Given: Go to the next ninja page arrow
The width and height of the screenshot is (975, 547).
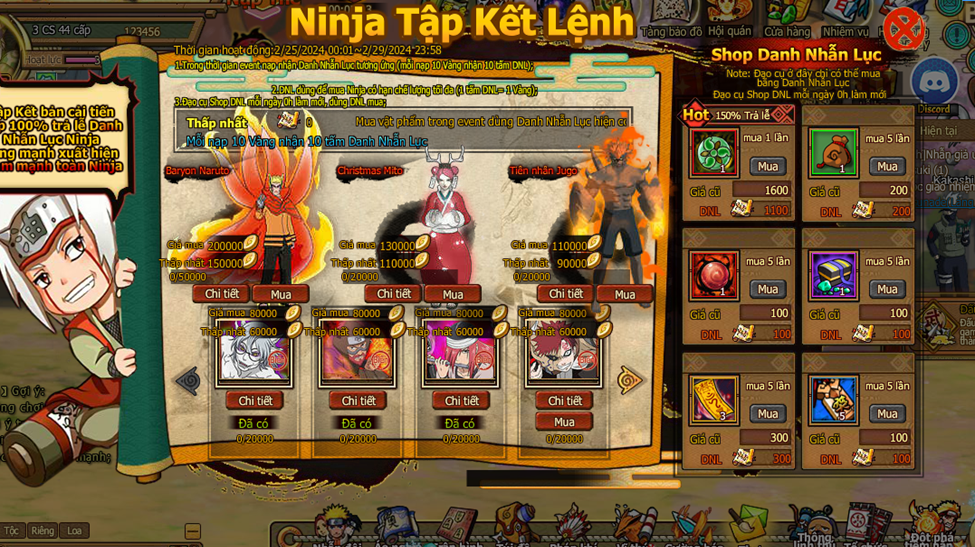Looking at the screenshot, I should click(629, 380).
